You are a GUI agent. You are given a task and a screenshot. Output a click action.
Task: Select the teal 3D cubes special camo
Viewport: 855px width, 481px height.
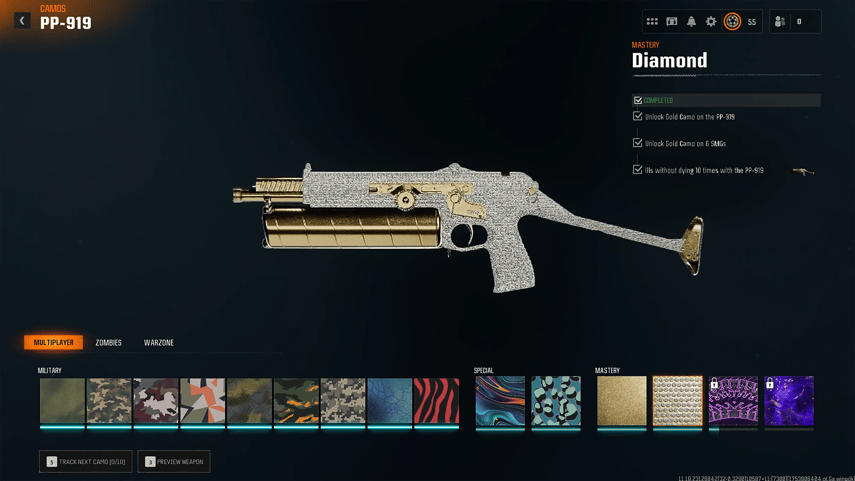coord(556,401)
